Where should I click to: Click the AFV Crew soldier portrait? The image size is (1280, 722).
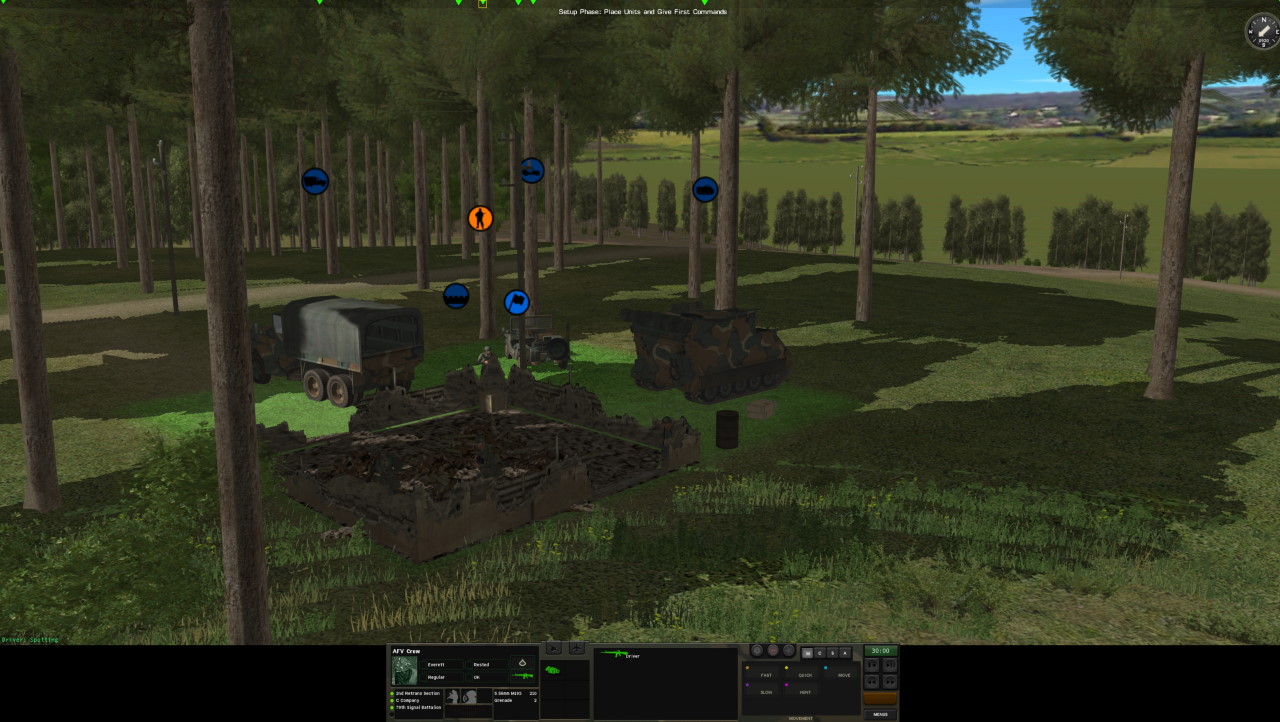(404, 669)
